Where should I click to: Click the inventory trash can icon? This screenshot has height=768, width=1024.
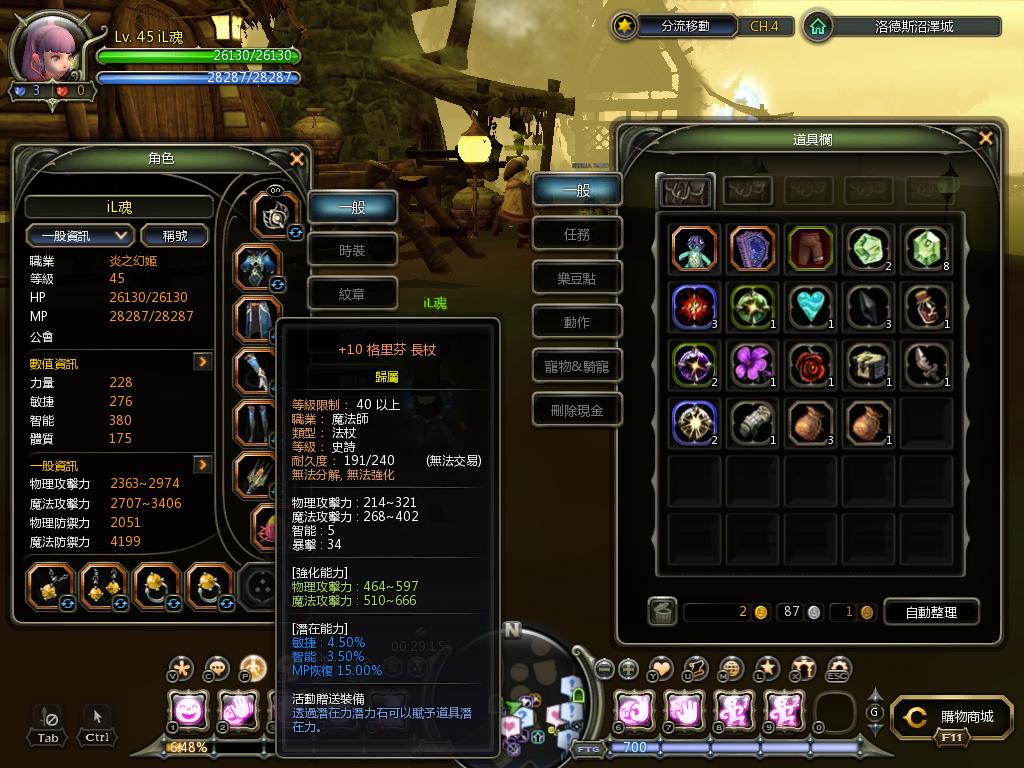(662, 612)
